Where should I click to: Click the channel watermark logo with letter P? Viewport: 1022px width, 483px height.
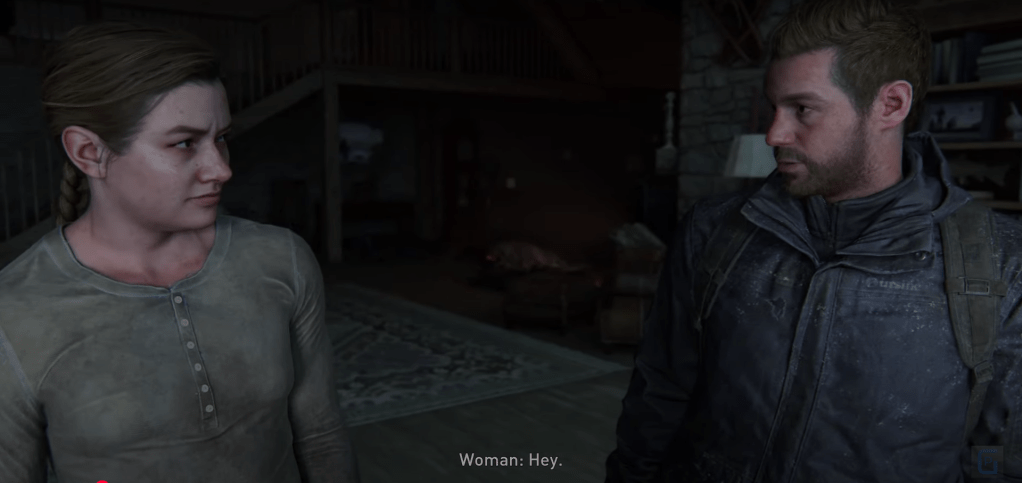pyautogui.click(x=986, y=460)
